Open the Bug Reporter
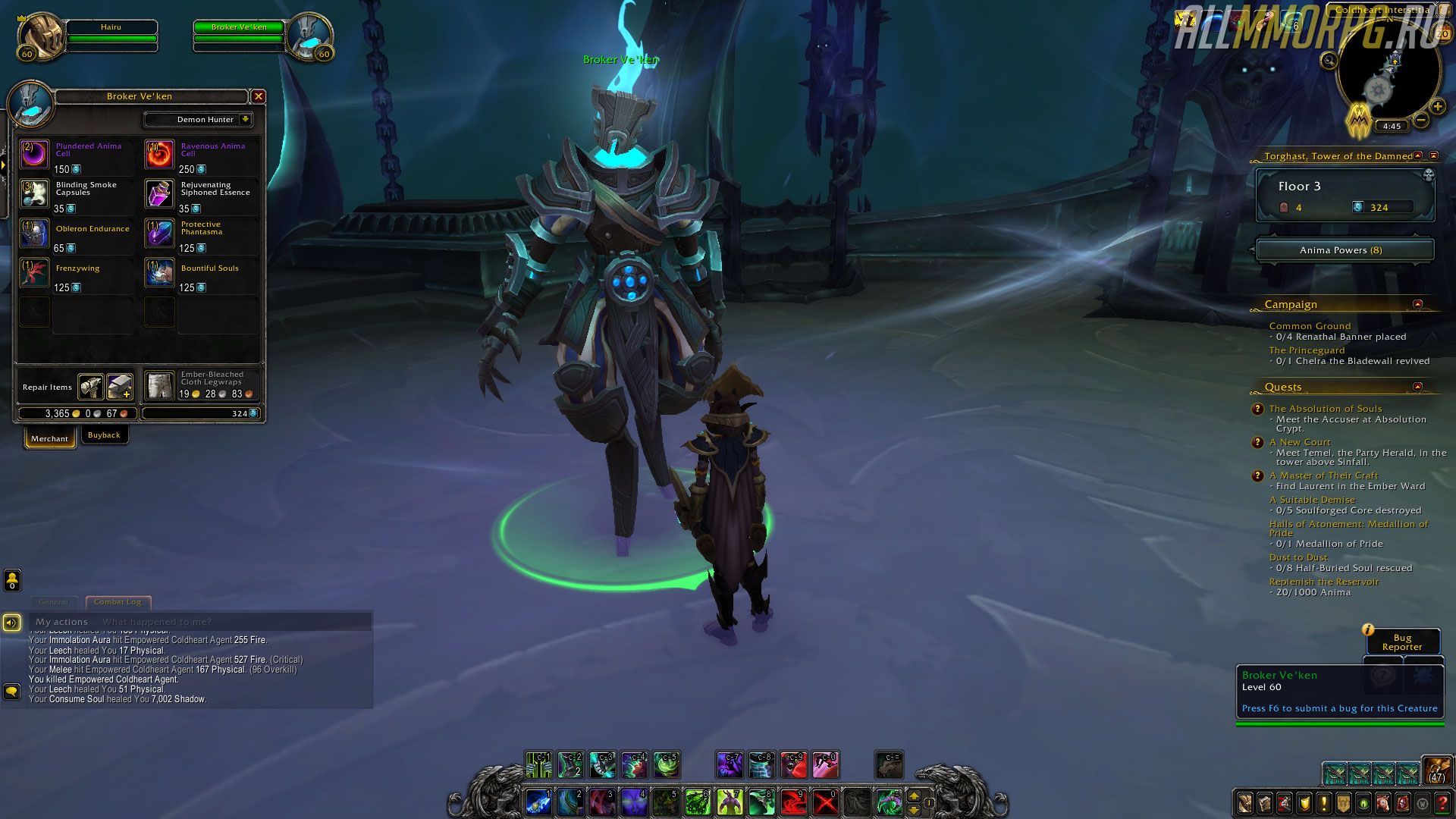The image size is (1456, 819). point(1402,642)
